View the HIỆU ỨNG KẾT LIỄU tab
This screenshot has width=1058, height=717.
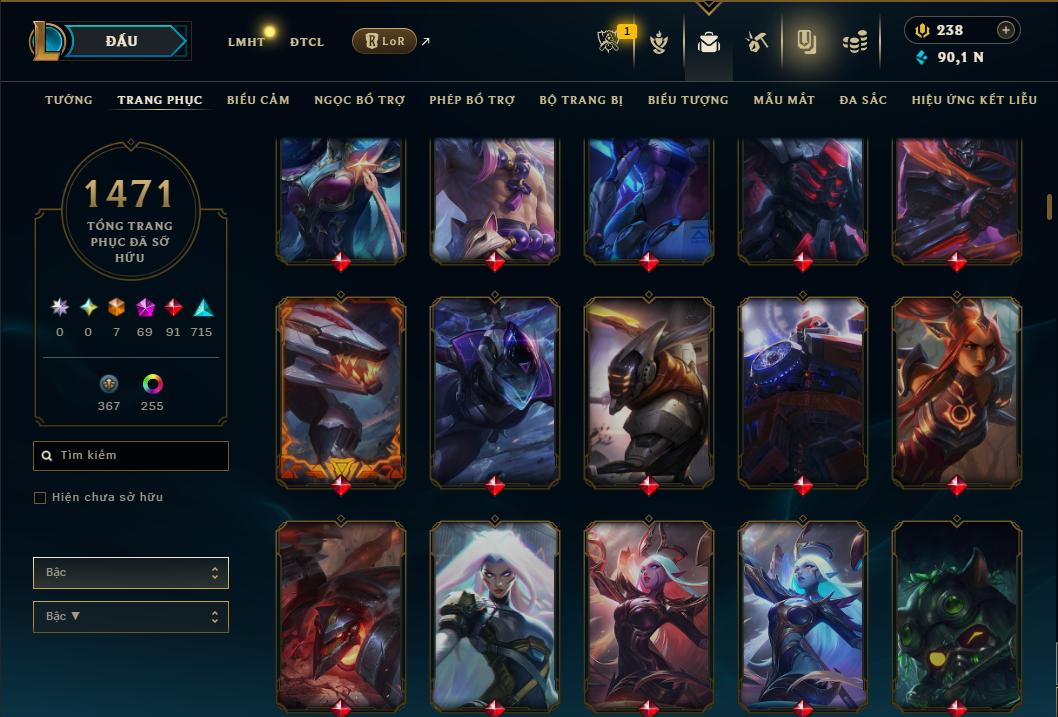click(x=976, y=100)
